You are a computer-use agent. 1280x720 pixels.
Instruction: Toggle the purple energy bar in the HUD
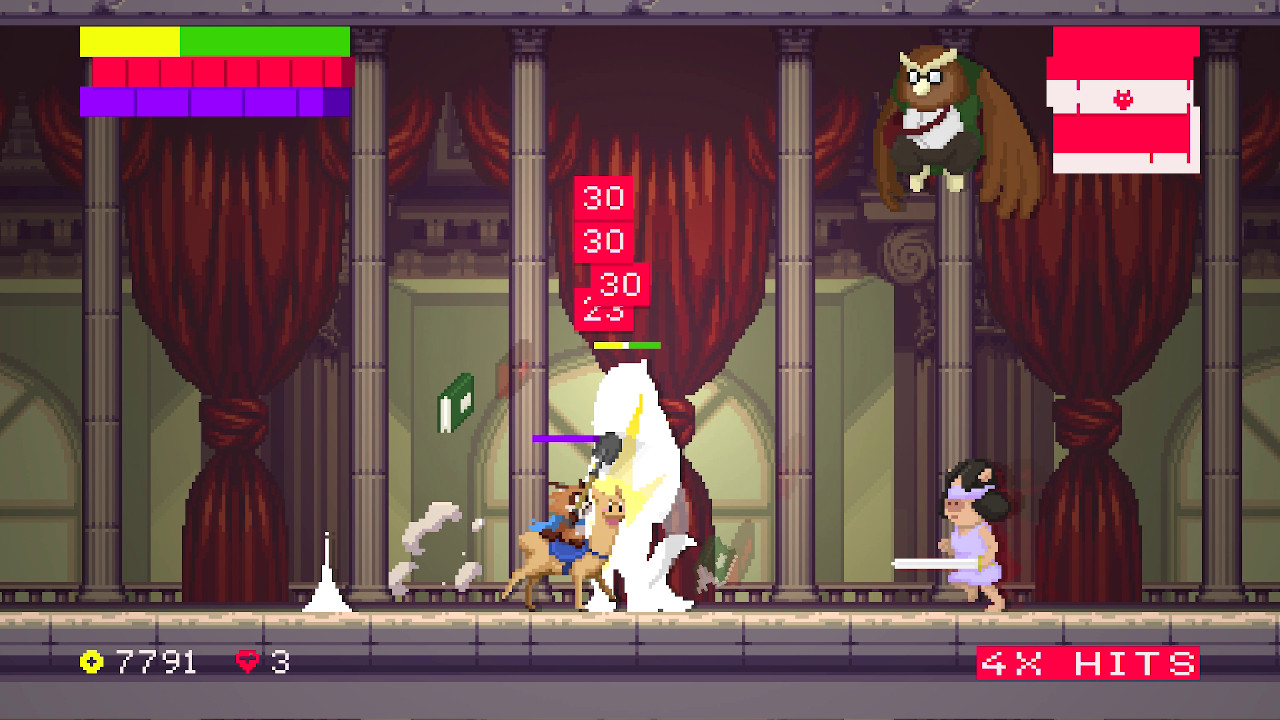pyautogui.click(x=213, y=100)
